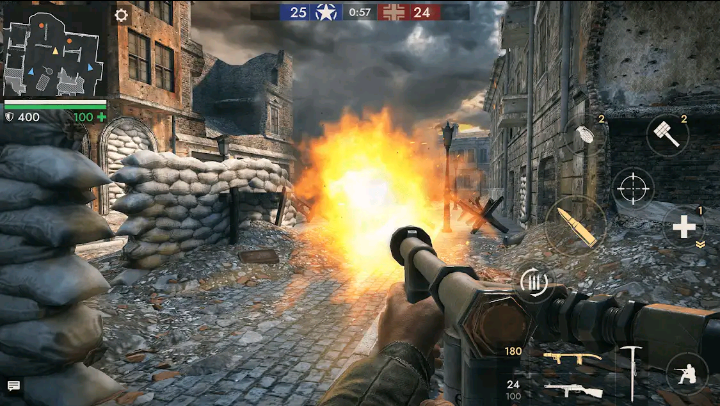
Task: Aim down sights with the crosshair button
Action: (x=633, y=186)
